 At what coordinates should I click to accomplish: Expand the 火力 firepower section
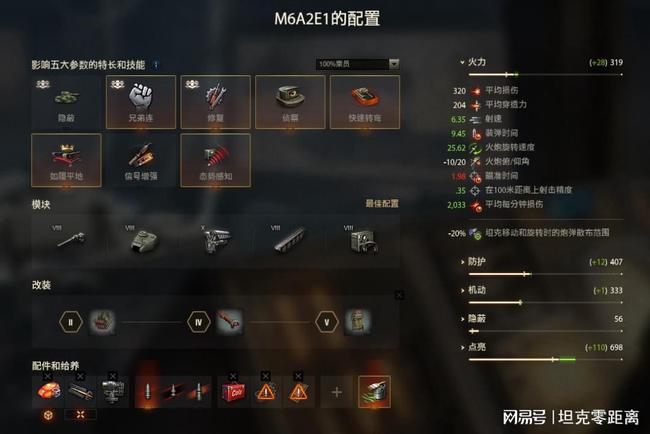click(476, 62)
